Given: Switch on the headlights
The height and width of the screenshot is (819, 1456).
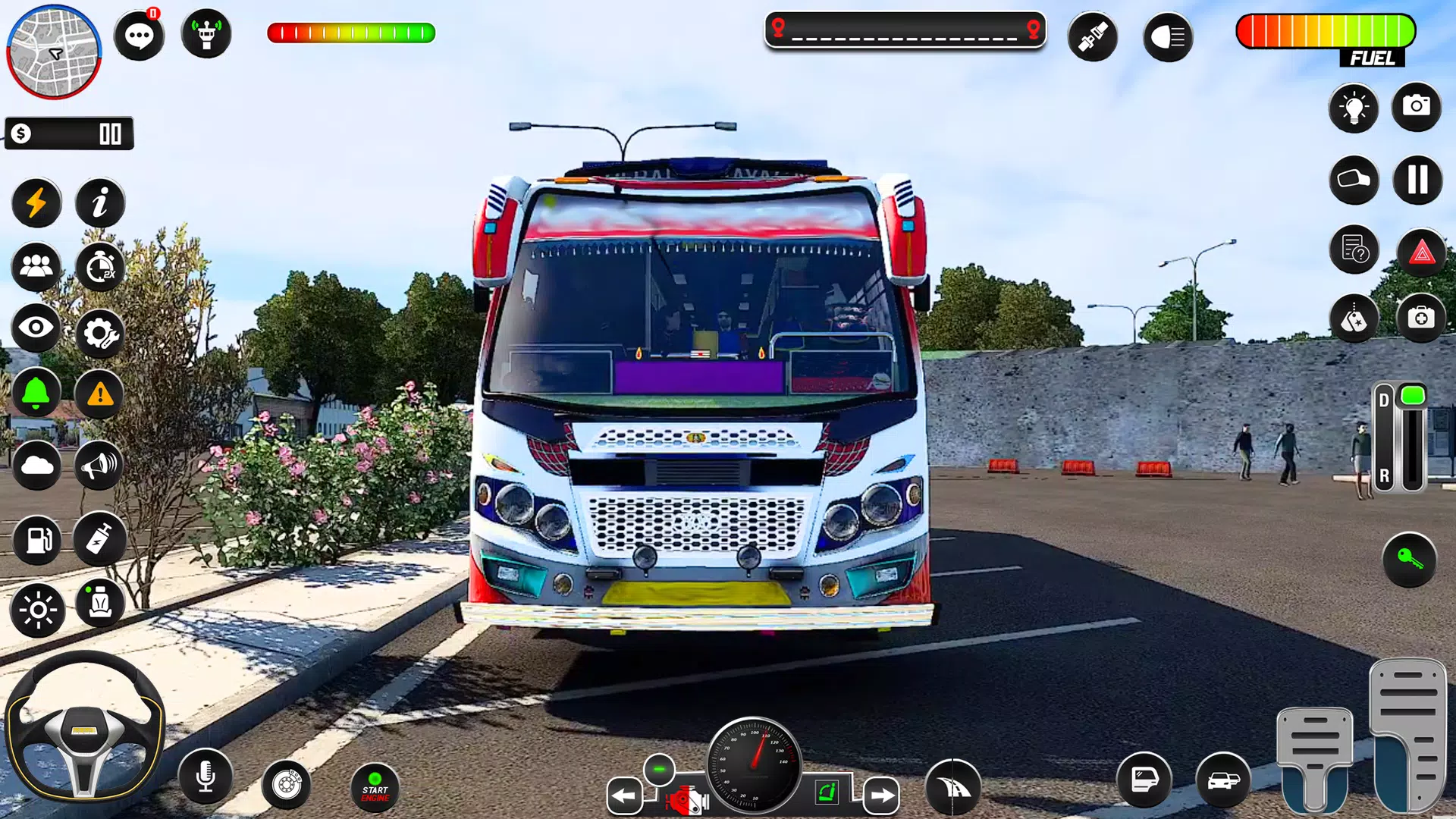Looking at the screenshot, I should (x=1167, y=36).
